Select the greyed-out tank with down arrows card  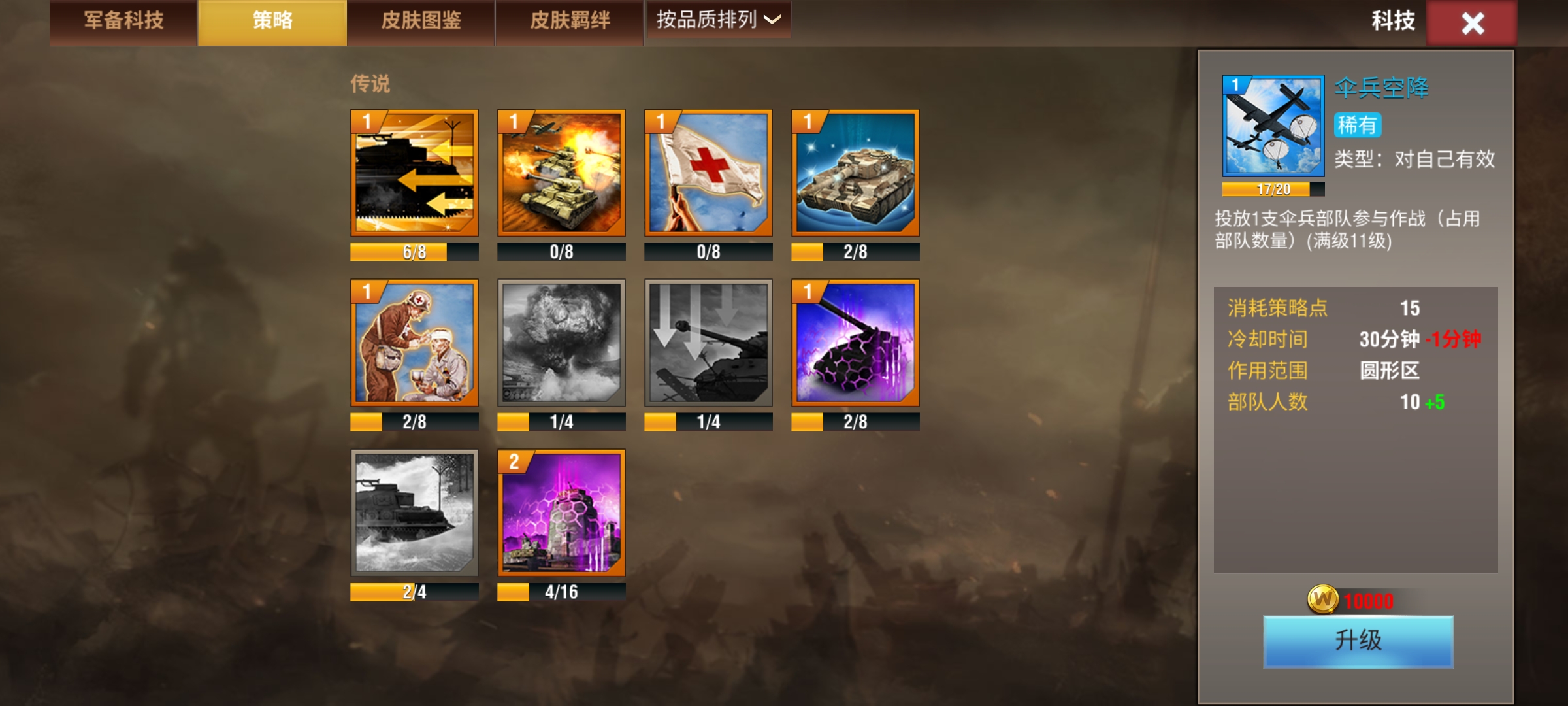(x=708, y=343)
